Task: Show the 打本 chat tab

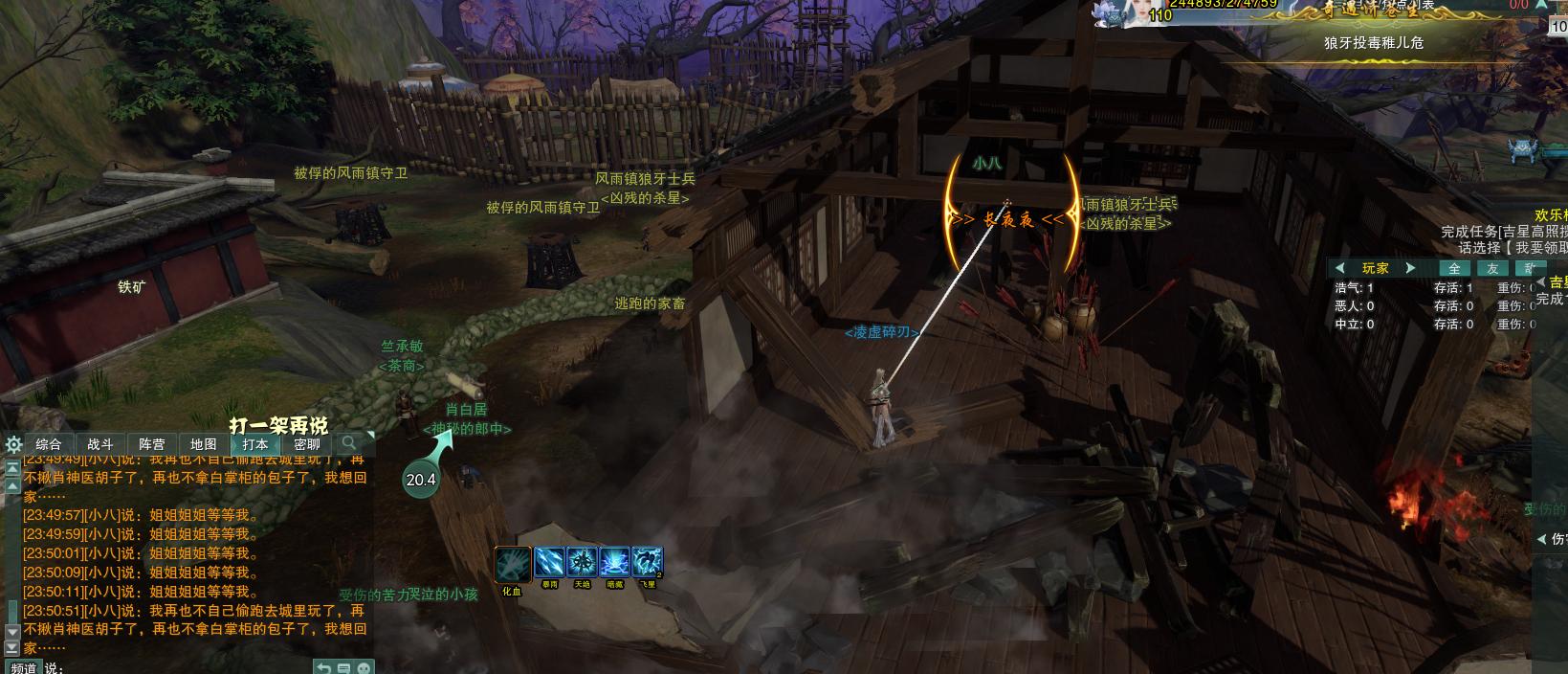Action: click(254, 444)
